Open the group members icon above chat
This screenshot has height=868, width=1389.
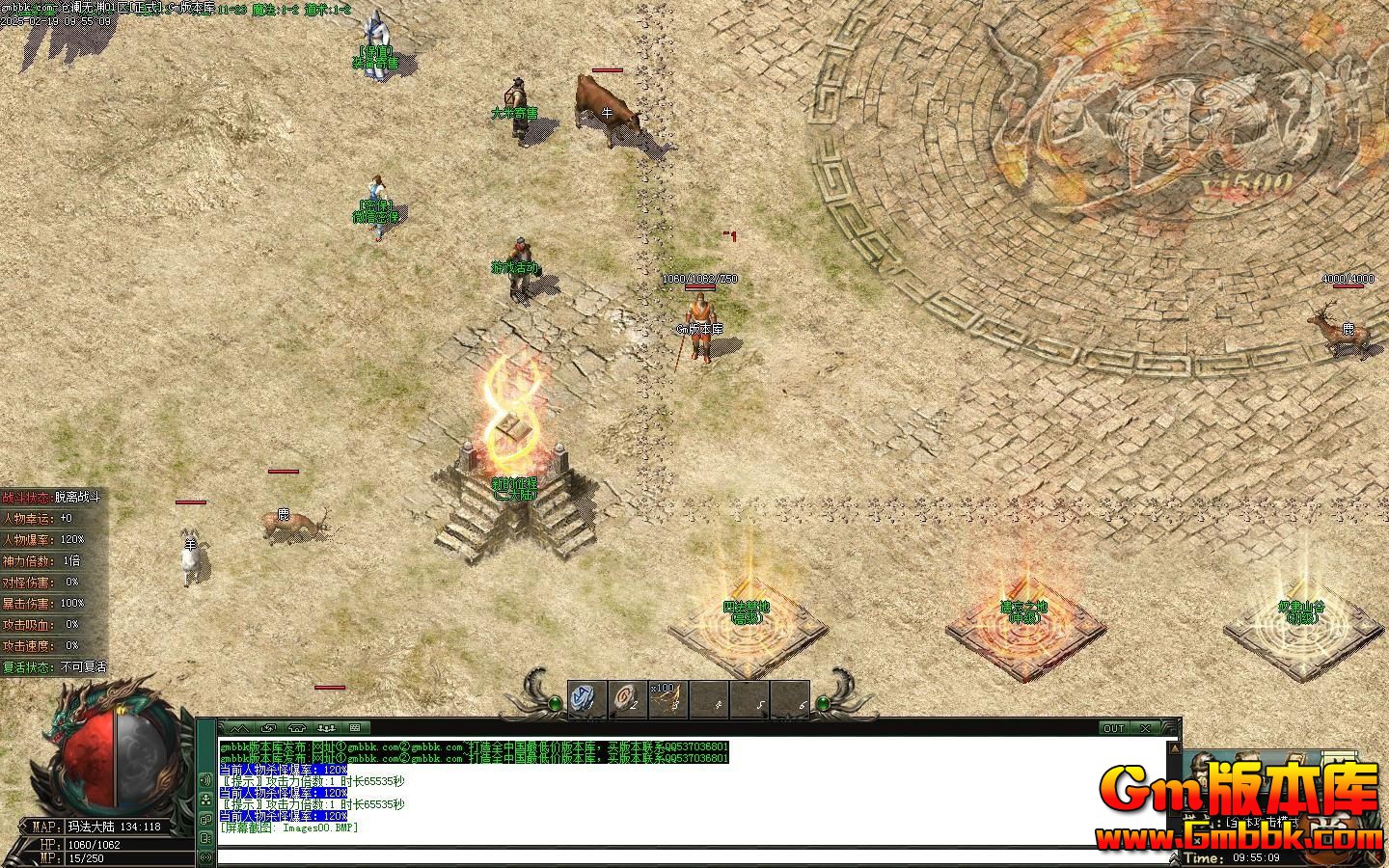[326, 728]
